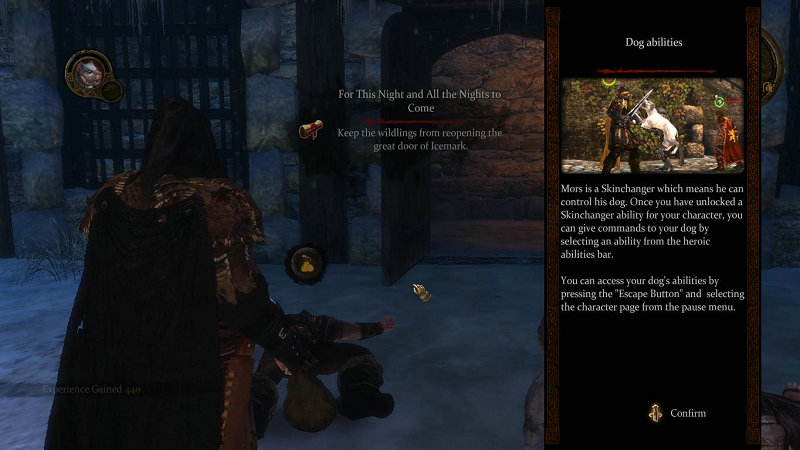Image resolution: width=800 pixels, height=450 pixels.
Task: View the Dog abilities tutorial image
Action: tap(652, 124)
